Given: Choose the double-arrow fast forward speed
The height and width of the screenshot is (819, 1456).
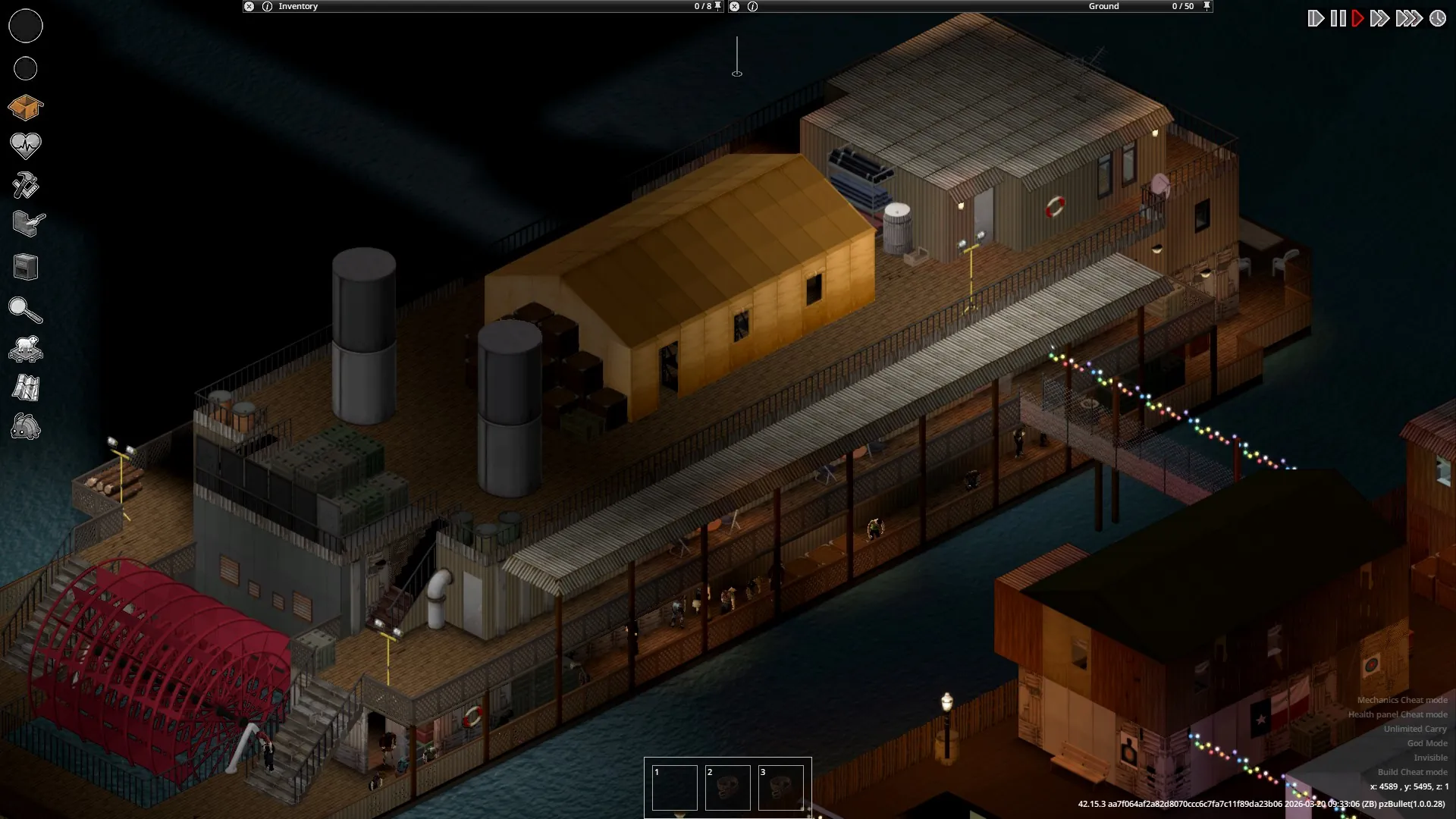Looking at the screenshot, I should click(x=1379, y=18).
